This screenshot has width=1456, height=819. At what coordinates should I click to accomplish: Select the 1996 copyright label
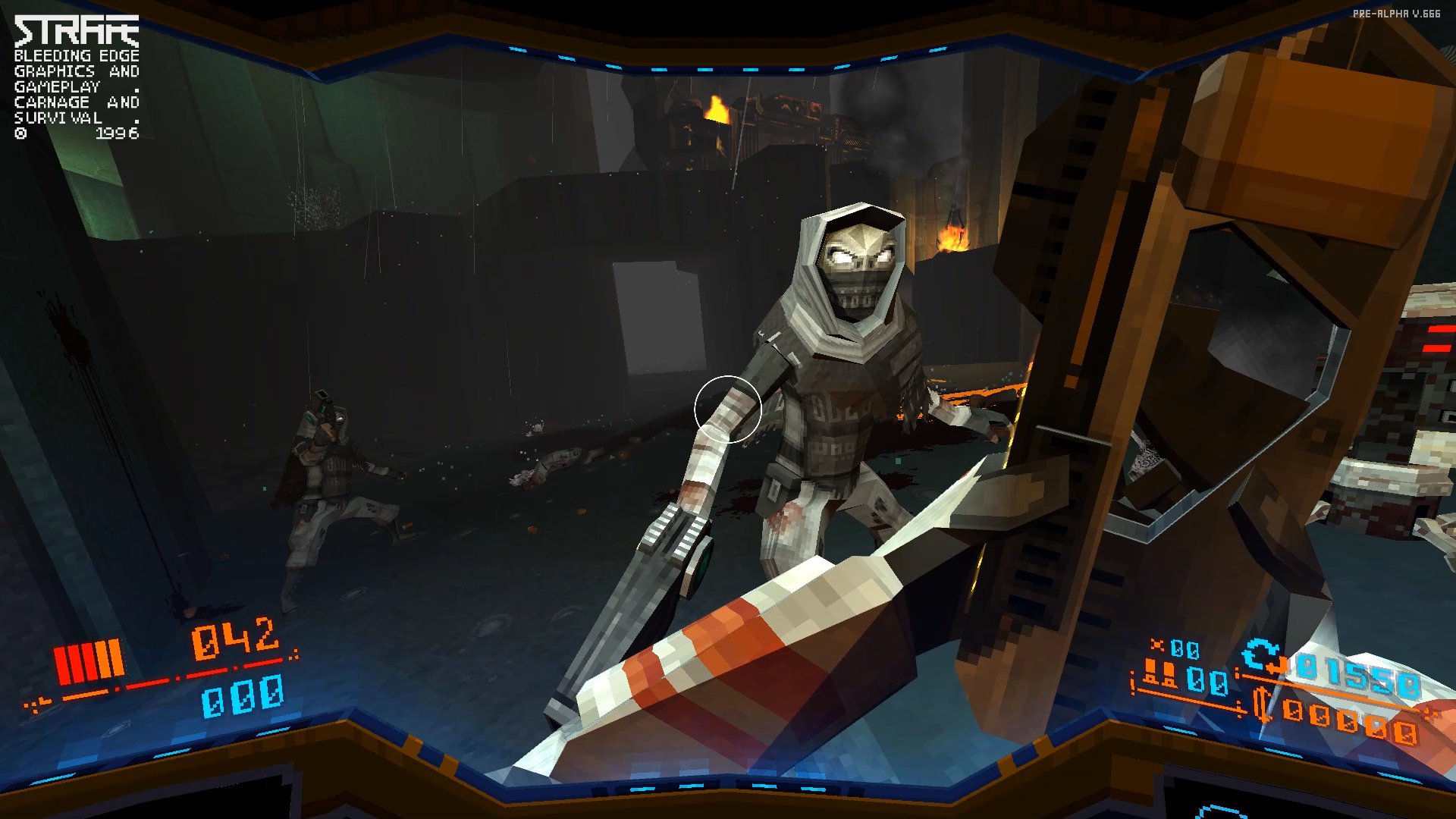[x=117, y=134]
